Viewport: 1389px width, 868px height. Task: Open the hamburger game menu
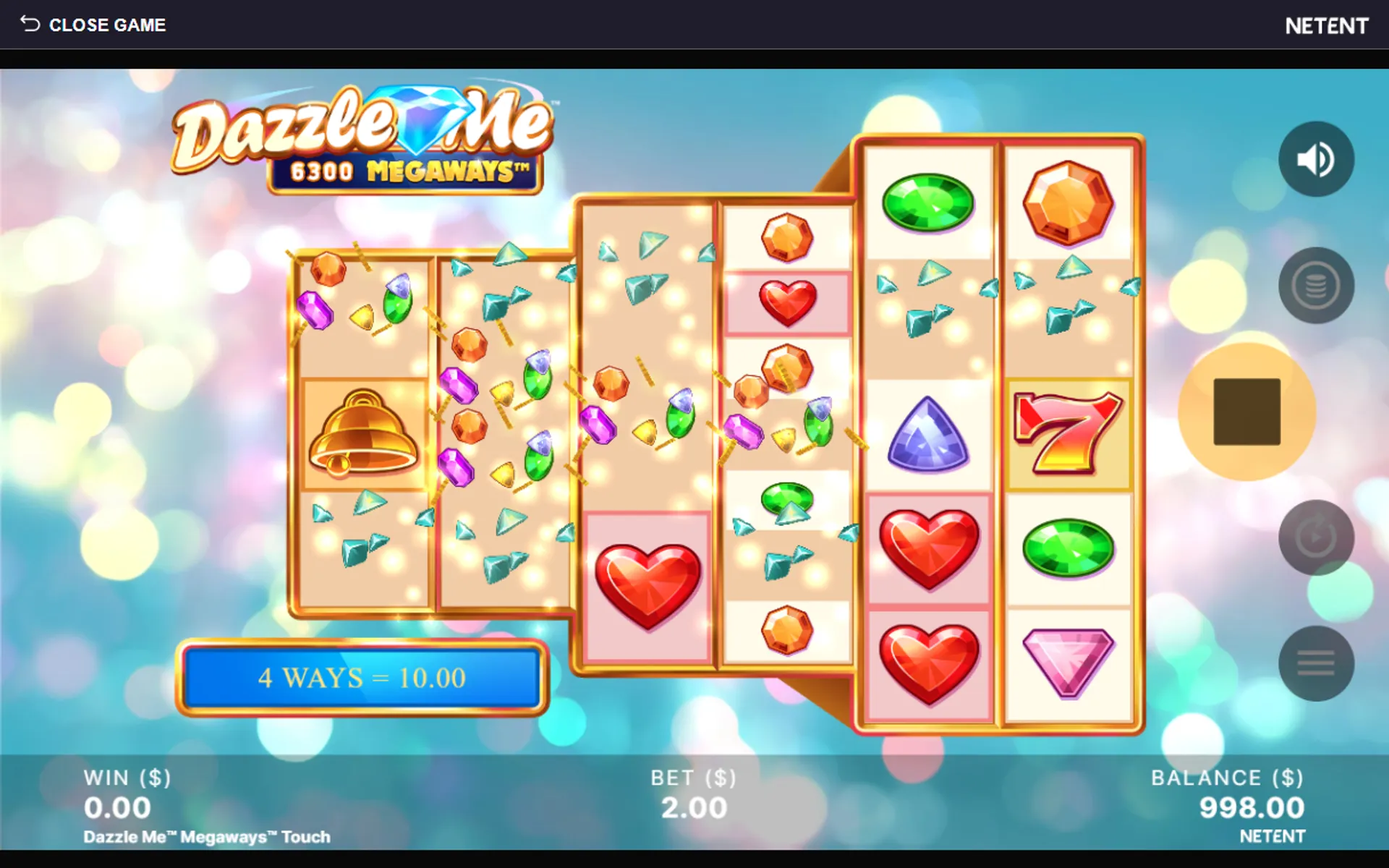pos(1315,663)
